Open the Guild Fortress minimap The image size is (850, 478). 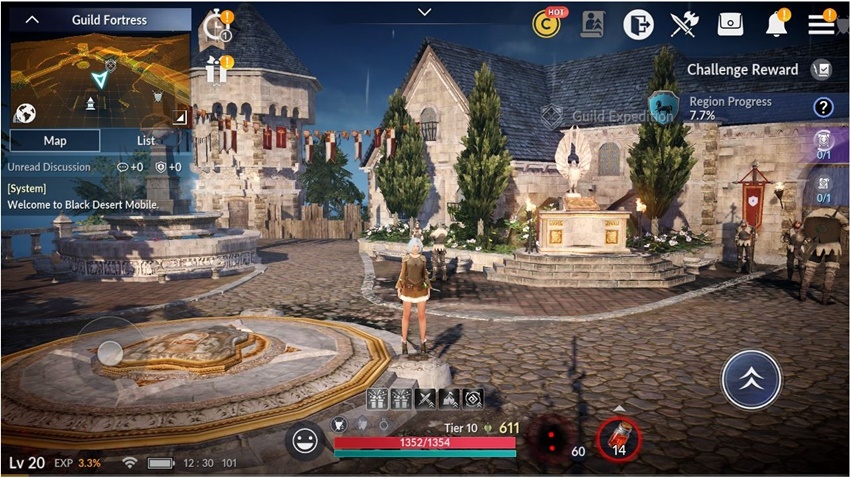pos(100,78)
